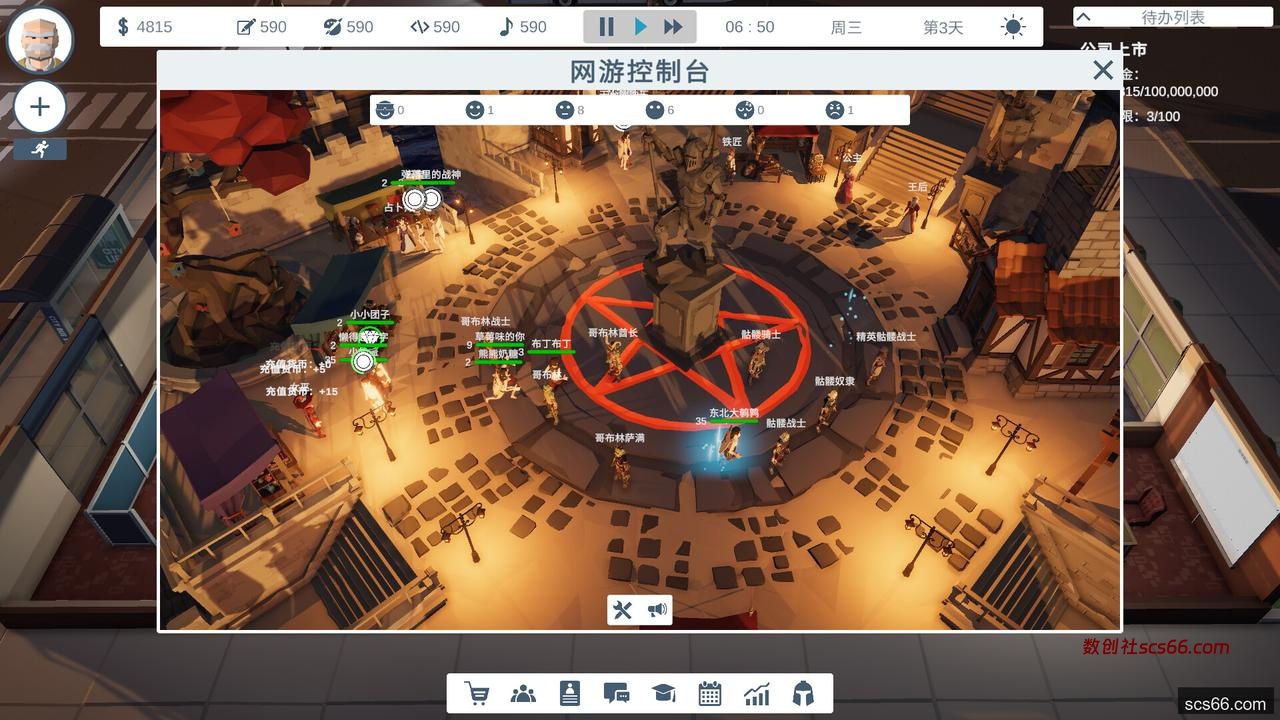1280x720 pixels.
Task: Open the shopping cart store
Action: (477, 693)
